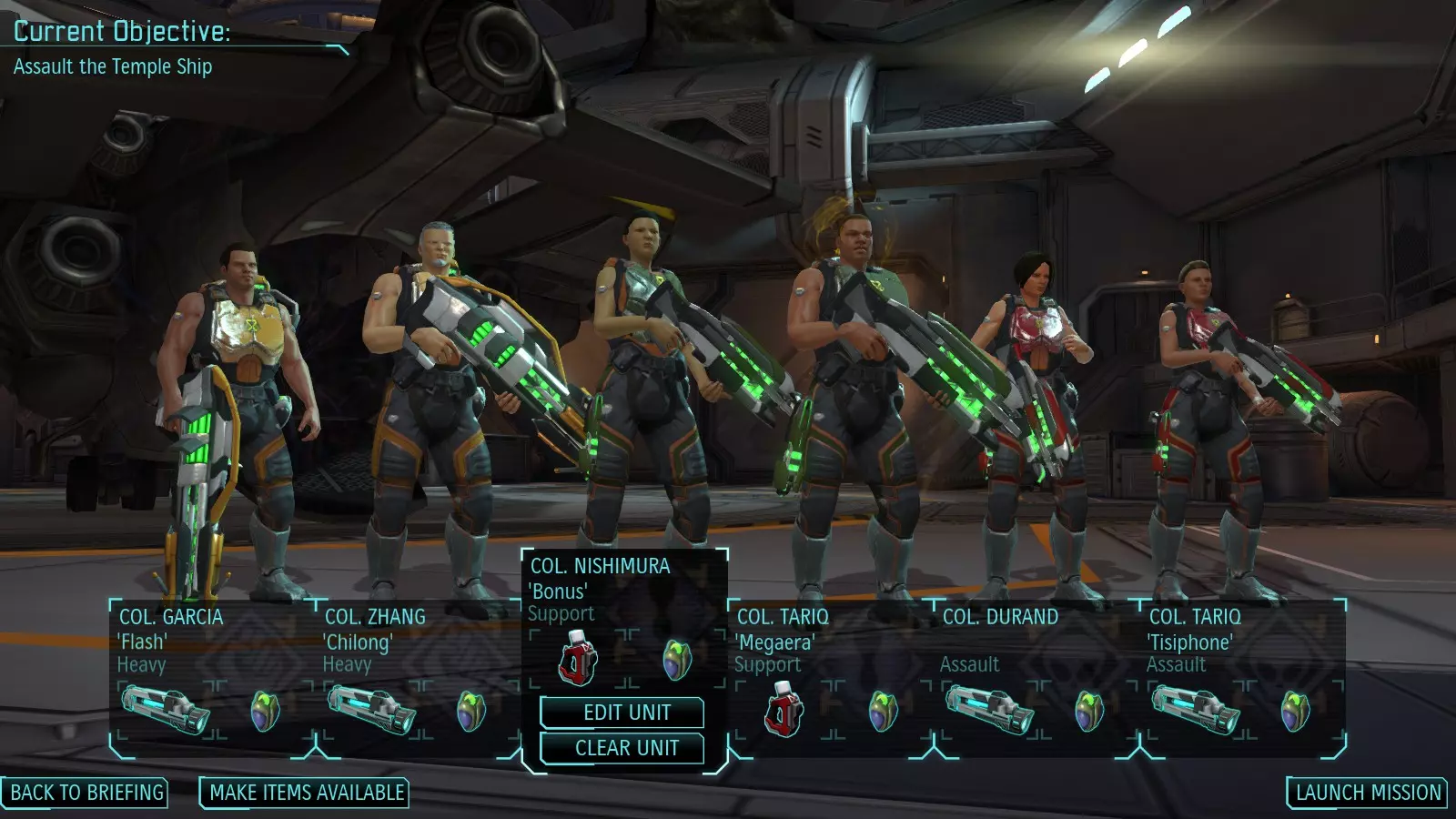Select Col. Zhang 'Chilong' squad card
The image size is (1456, 819).
(417, 641)
